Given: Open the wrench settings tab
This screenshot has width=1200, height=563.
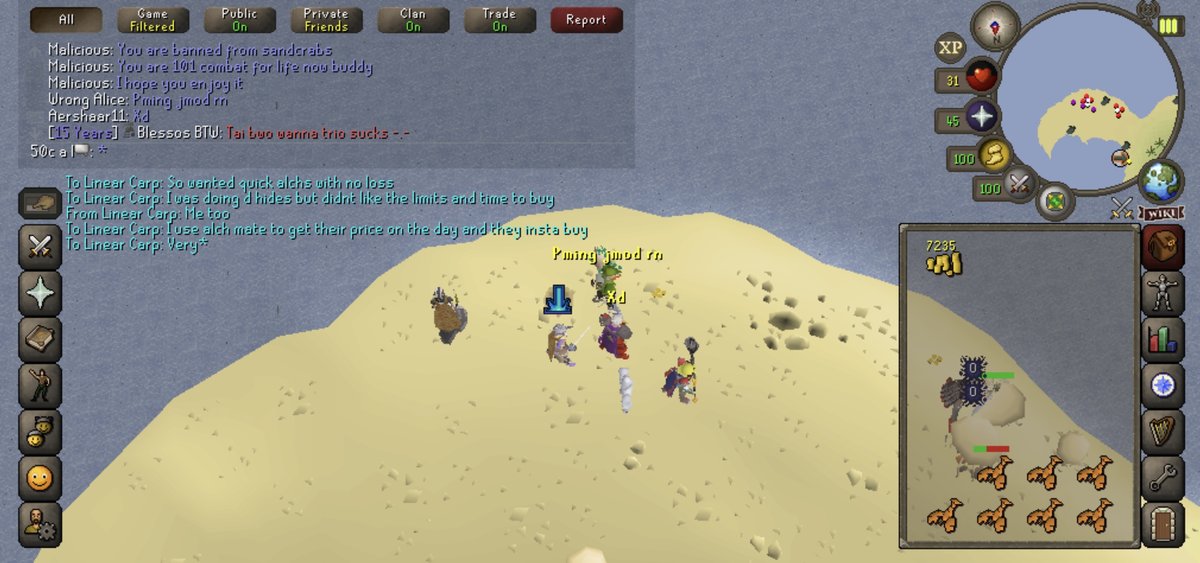Looking at the screenshot, I should pyautogui.click(x=1162, y=477).
